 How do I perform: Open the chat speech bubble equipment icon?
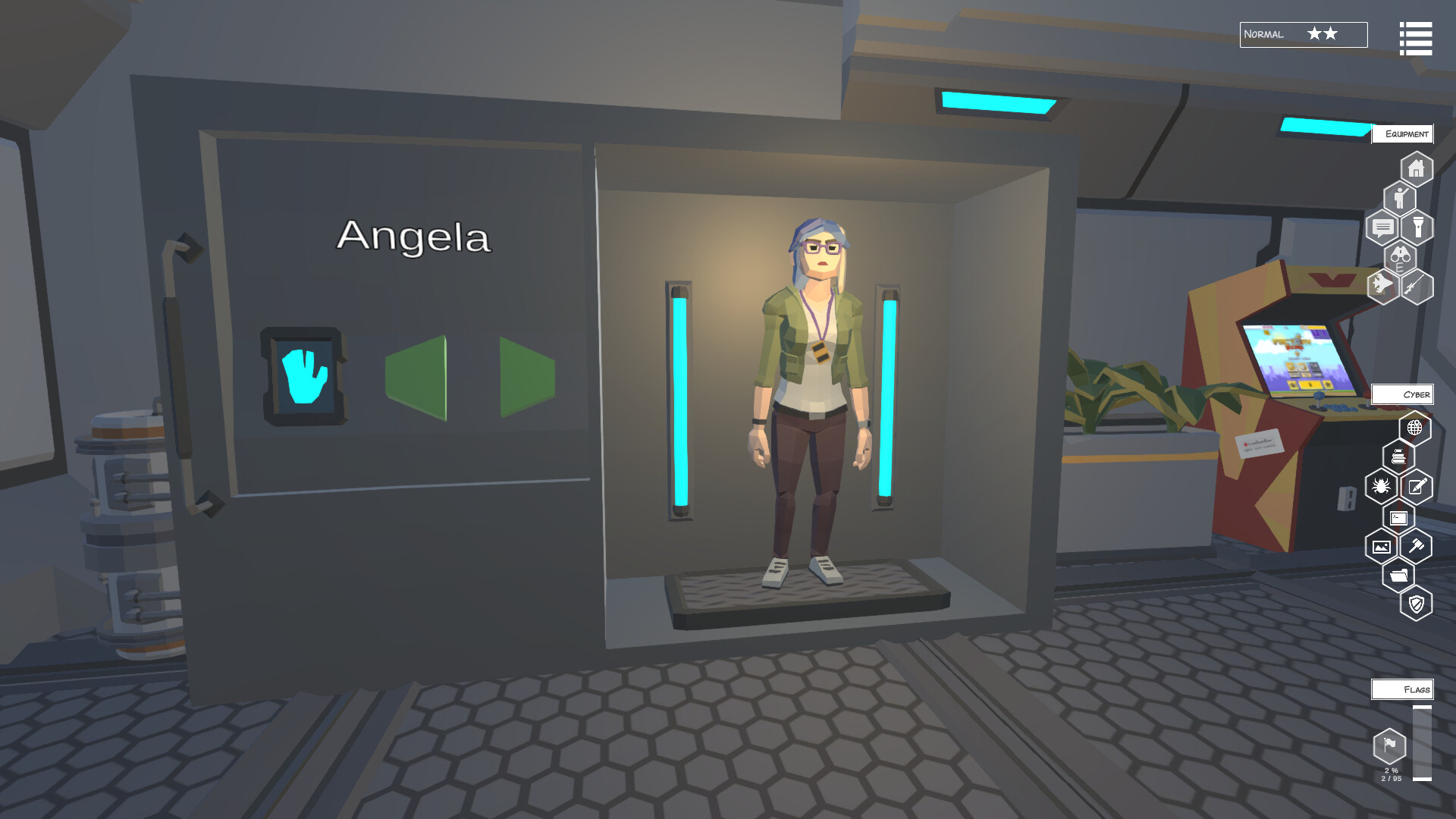(x=1383, y=227)
